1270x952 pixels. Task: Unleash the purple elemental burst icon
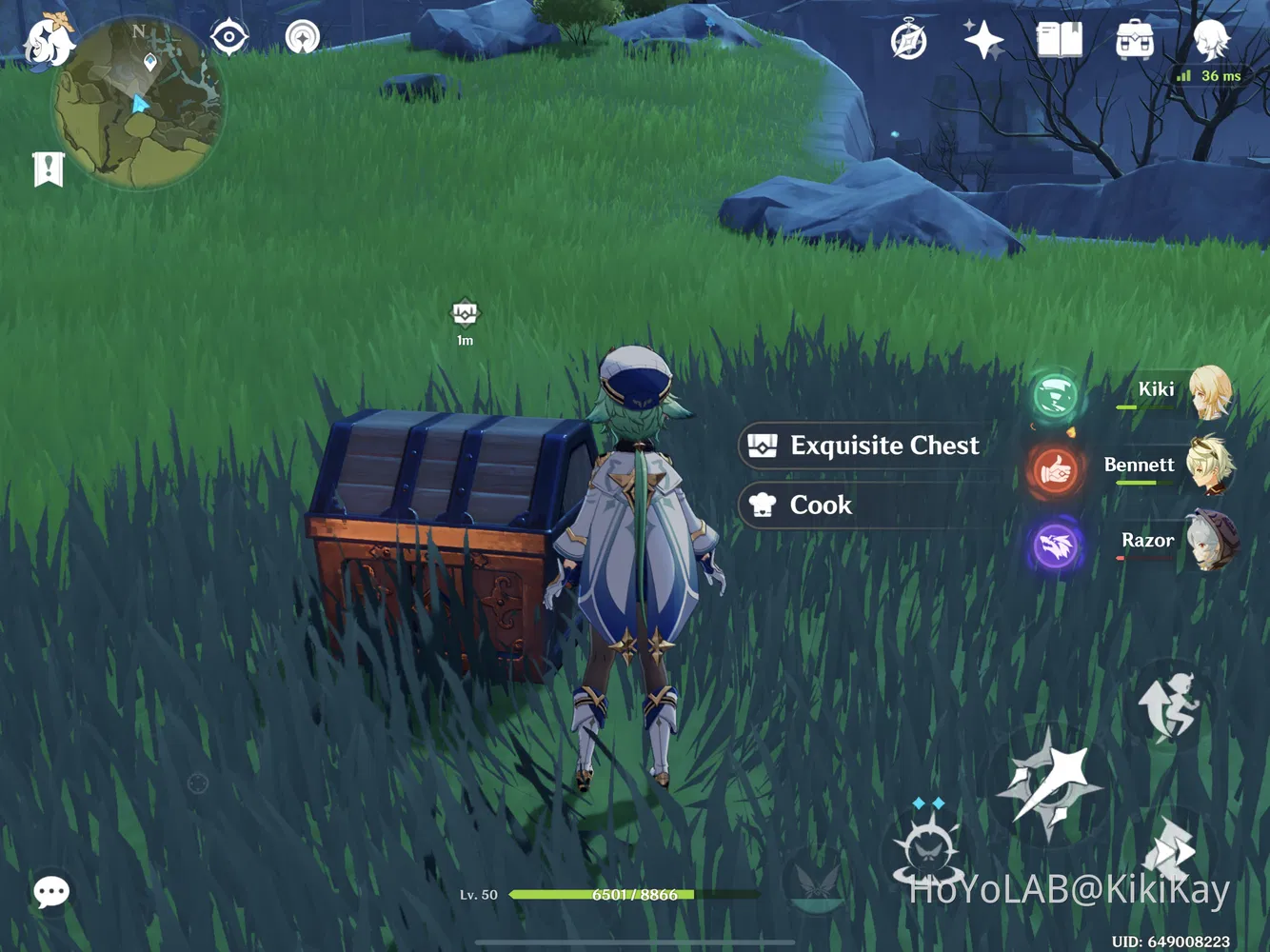tap(1054, 545)
